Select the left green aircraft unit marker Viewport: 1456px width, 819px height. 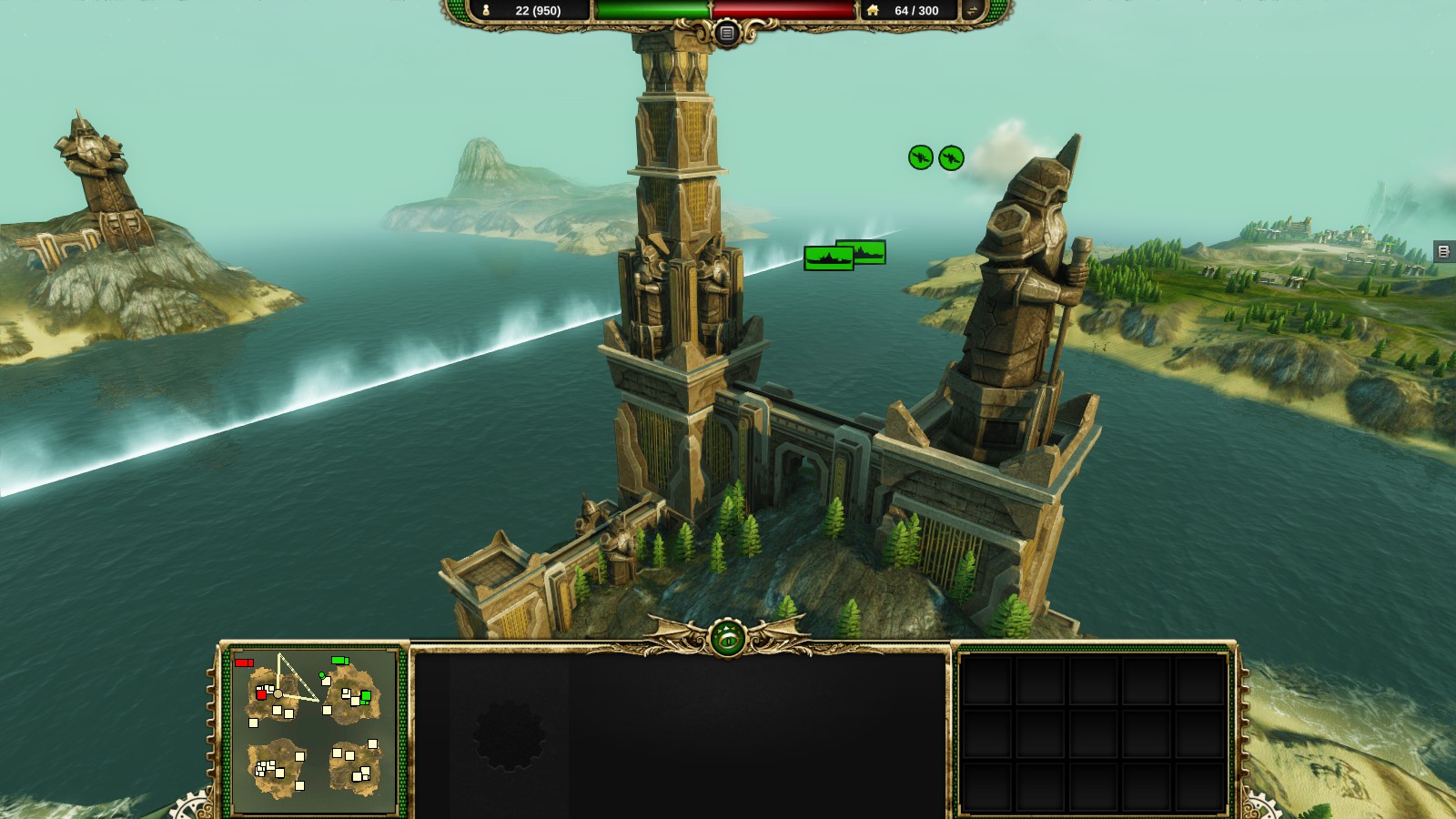pyautogui.click(x=921, y=157)
